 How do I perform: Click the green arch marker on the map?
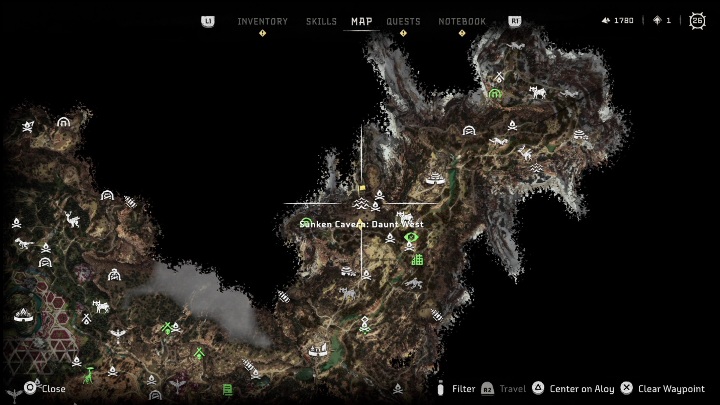point(494,94)
